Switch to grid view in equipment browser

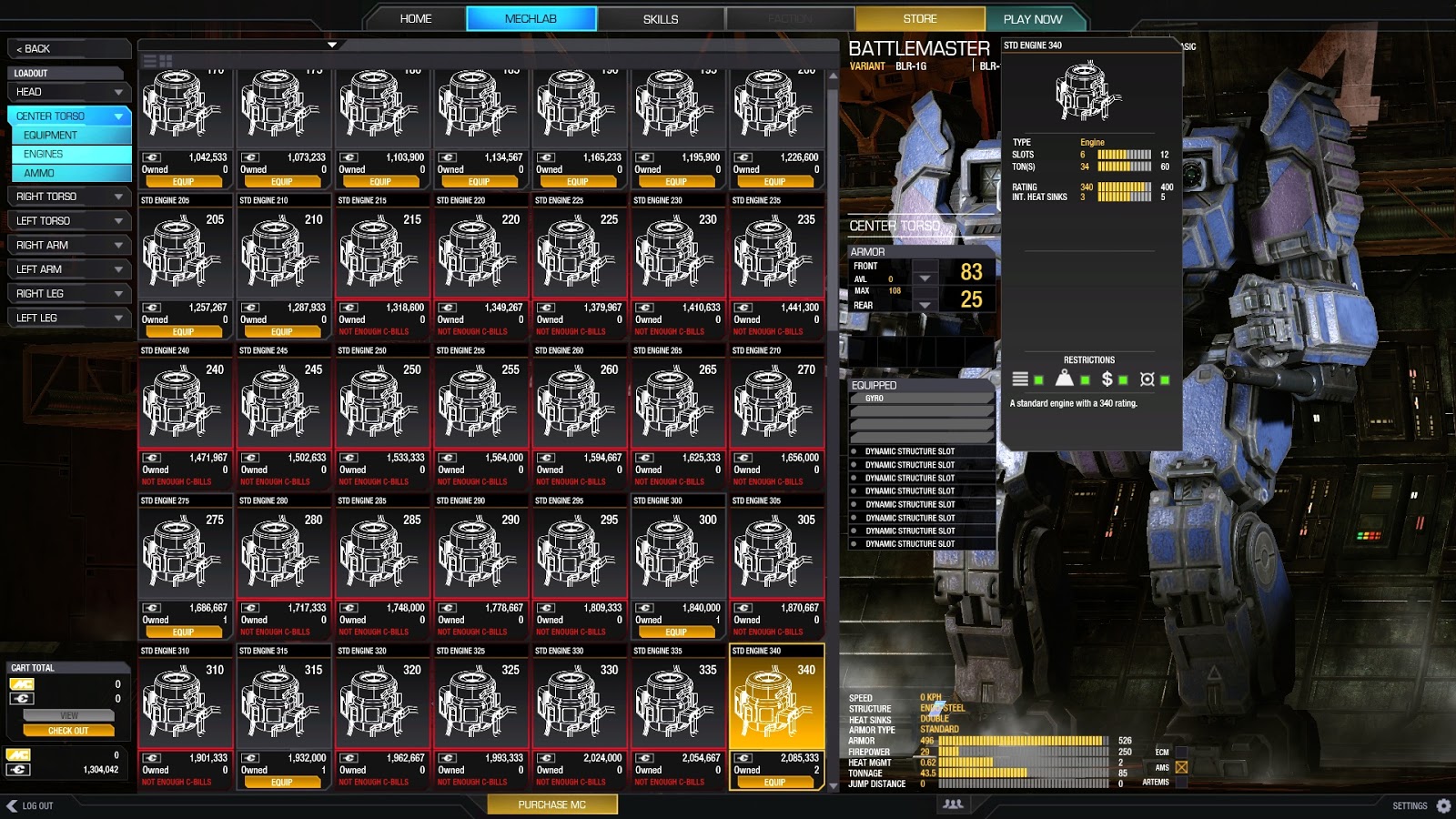(x=166, y=60)
